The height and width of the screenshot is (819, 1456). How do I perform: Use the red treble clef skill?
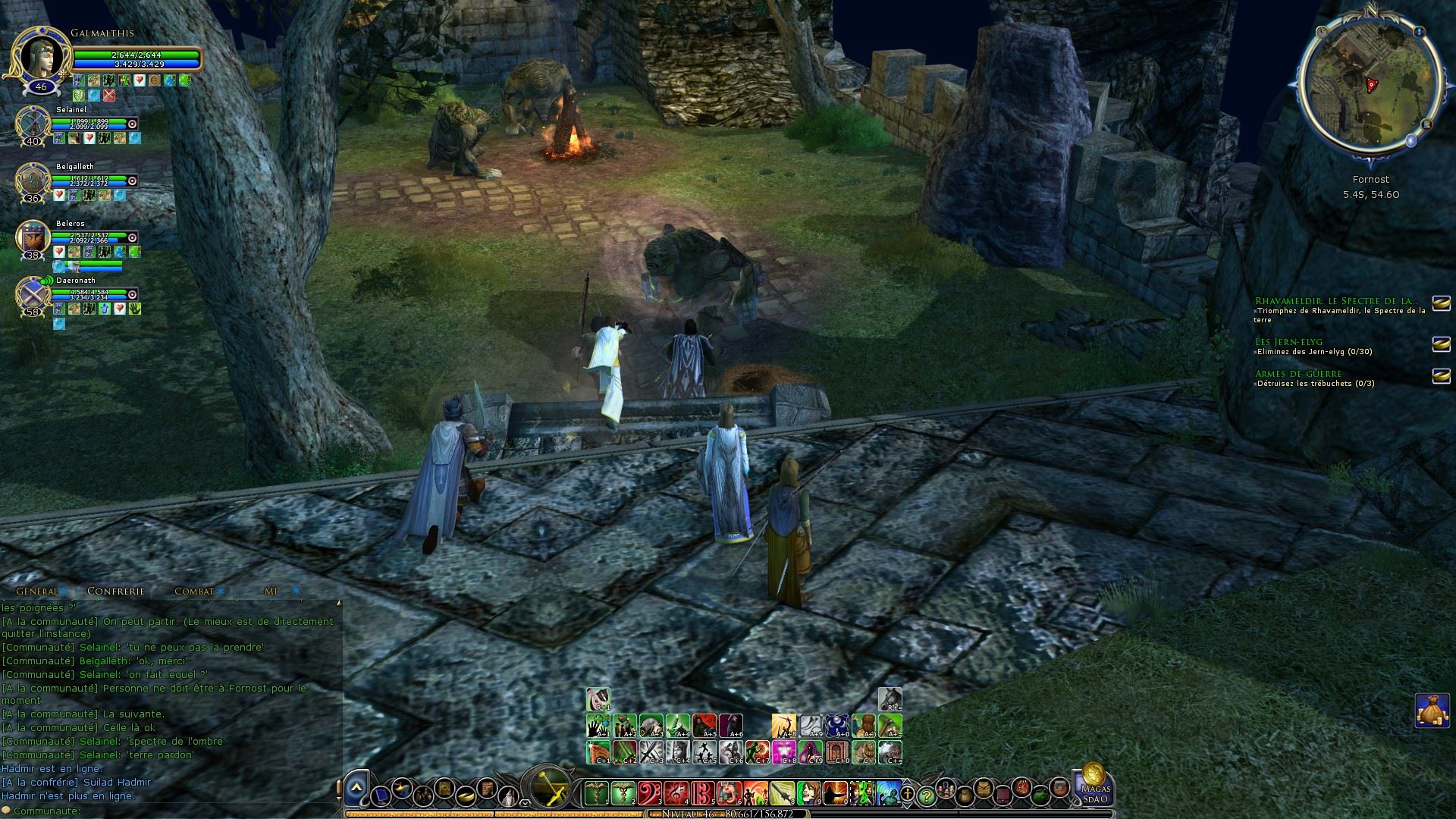pyautogui.click(x=676, y=792)
